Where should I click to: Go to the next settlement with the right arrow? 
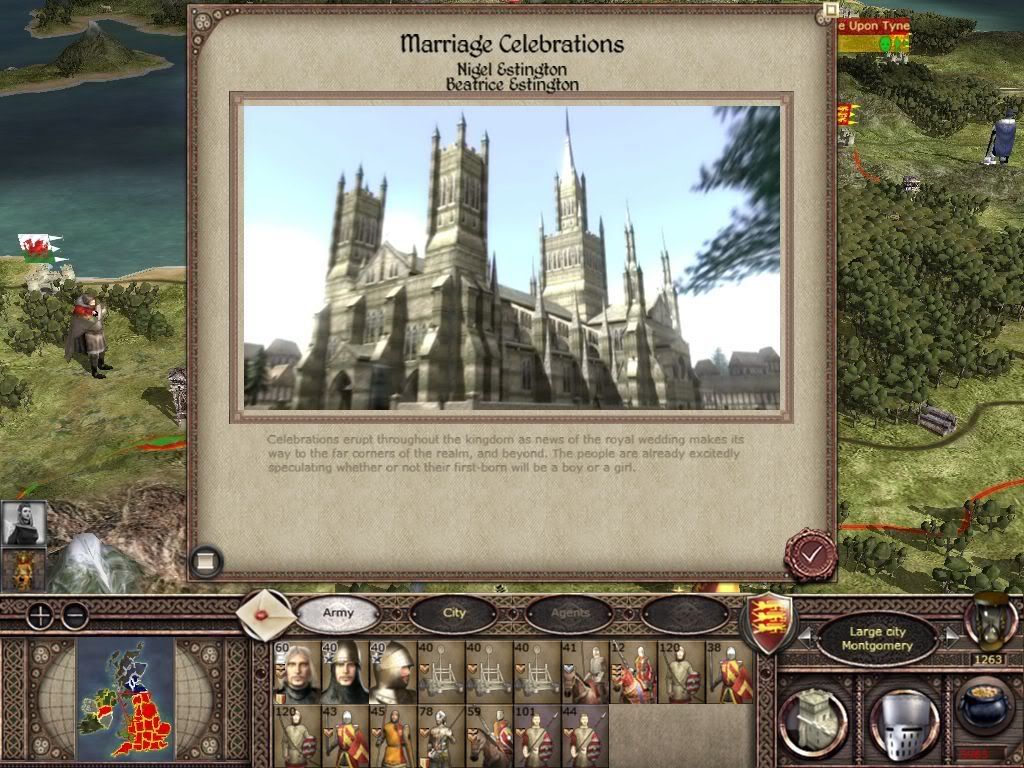[x=951, y=637]
